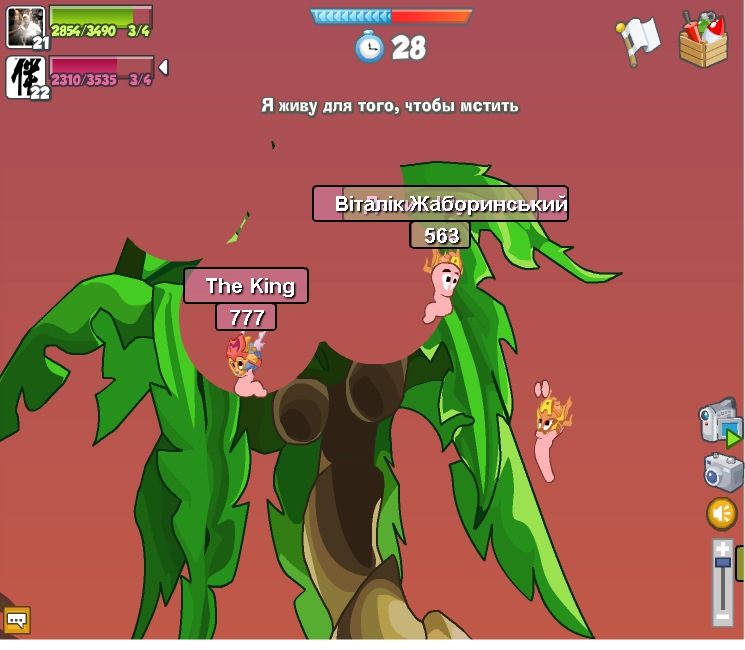Toggle sound with the orange speaker button
Image resolution: width=745 pixels, height=650 pixels.
coord(722,513)
